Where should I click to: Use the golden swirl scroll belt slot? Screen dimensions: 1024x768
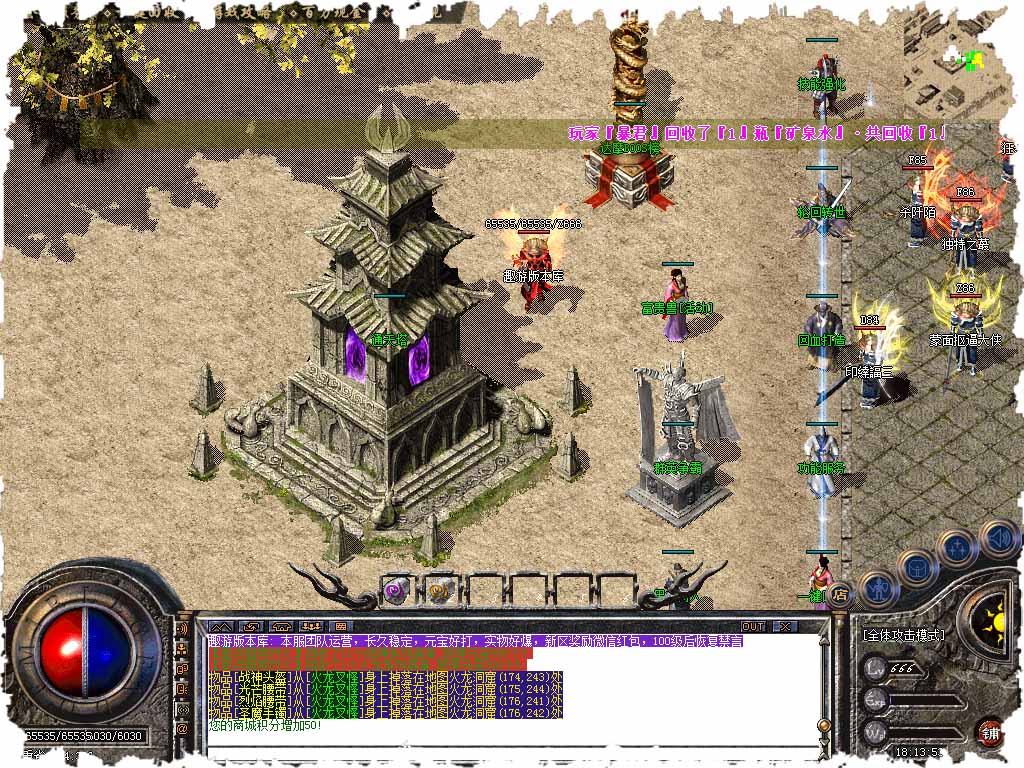point(440,590)
